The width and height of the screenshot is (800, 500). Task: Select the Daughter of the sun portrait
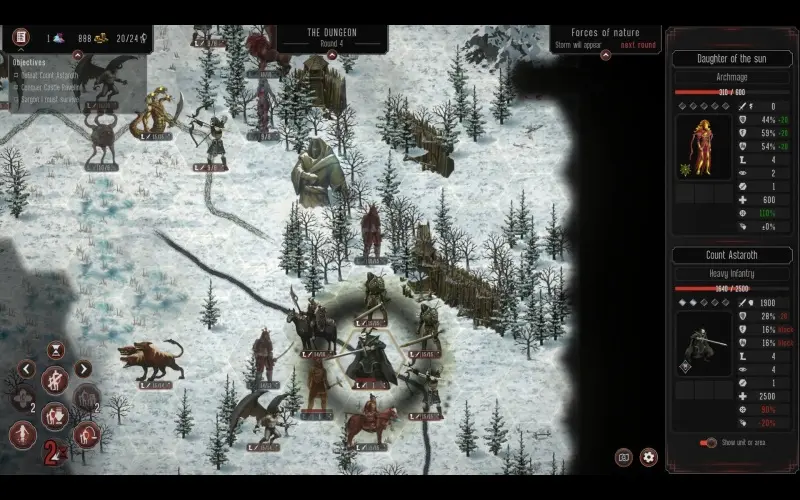704,146
